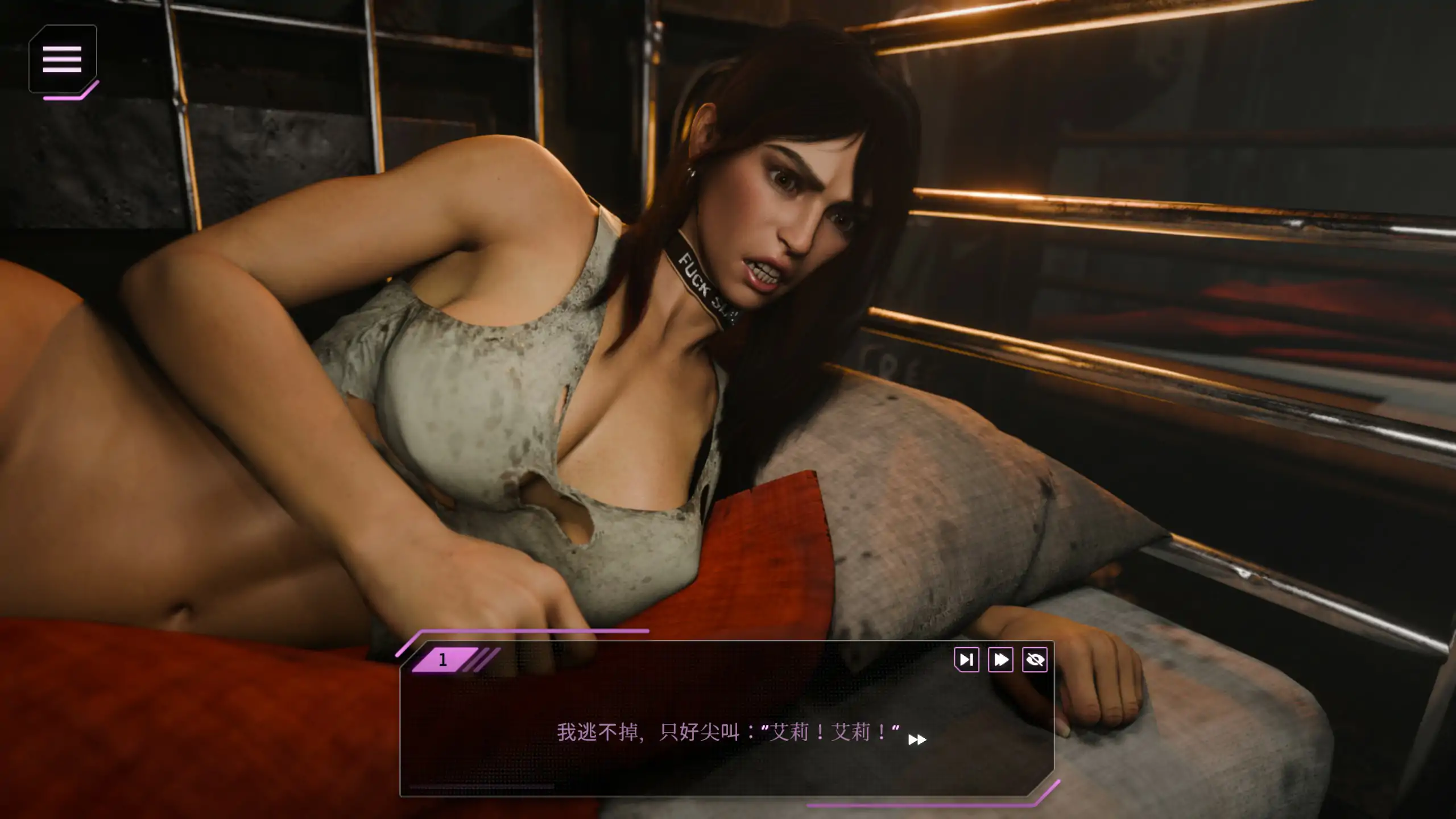Viewport: 1456px width, 819px height.
Task: Click the fast-forward button to speed up text
Action: click(x=1001, y=660)
